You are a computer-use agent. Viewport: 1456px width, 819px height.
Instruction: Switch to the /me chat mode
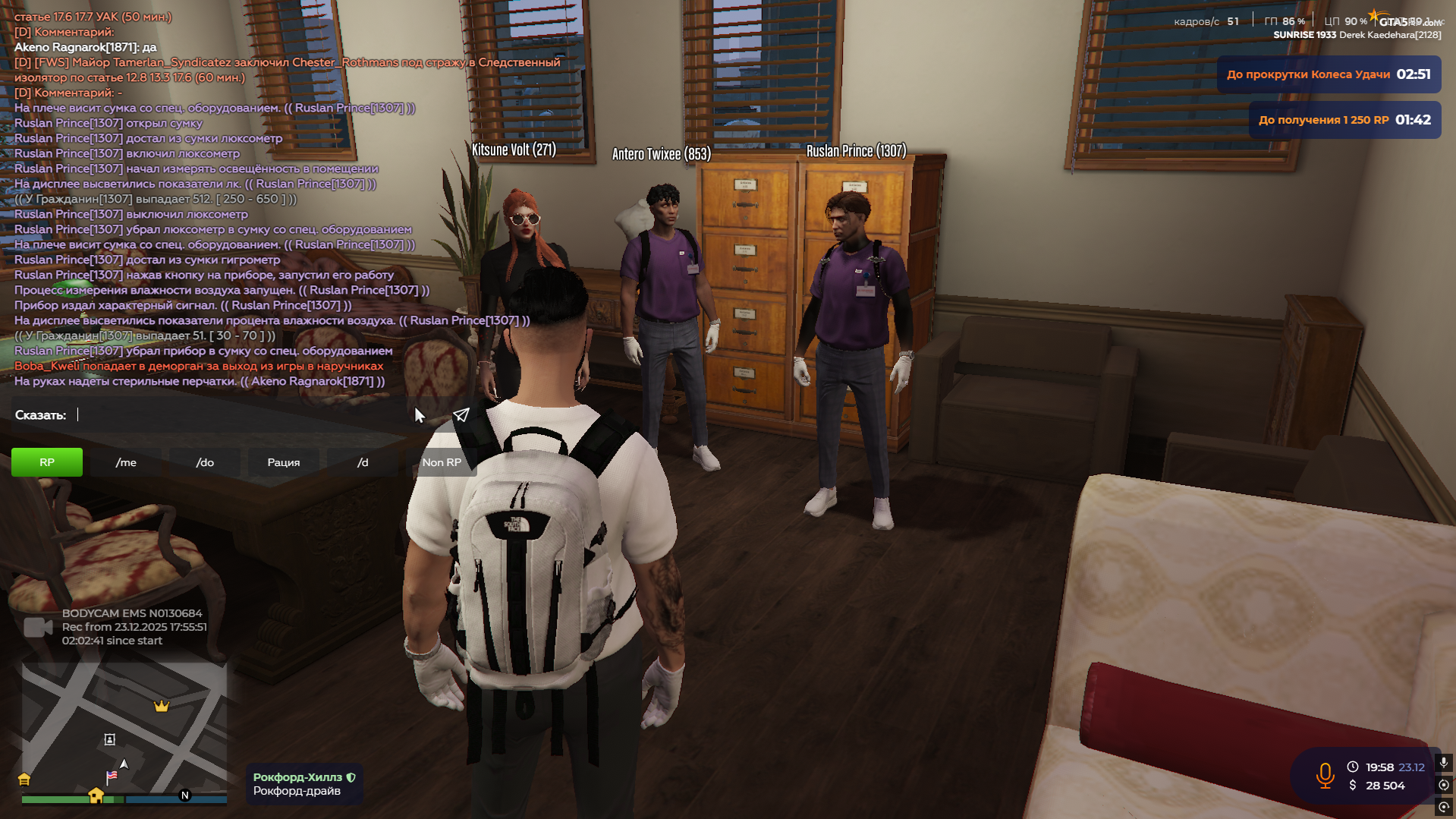point(126,462)
